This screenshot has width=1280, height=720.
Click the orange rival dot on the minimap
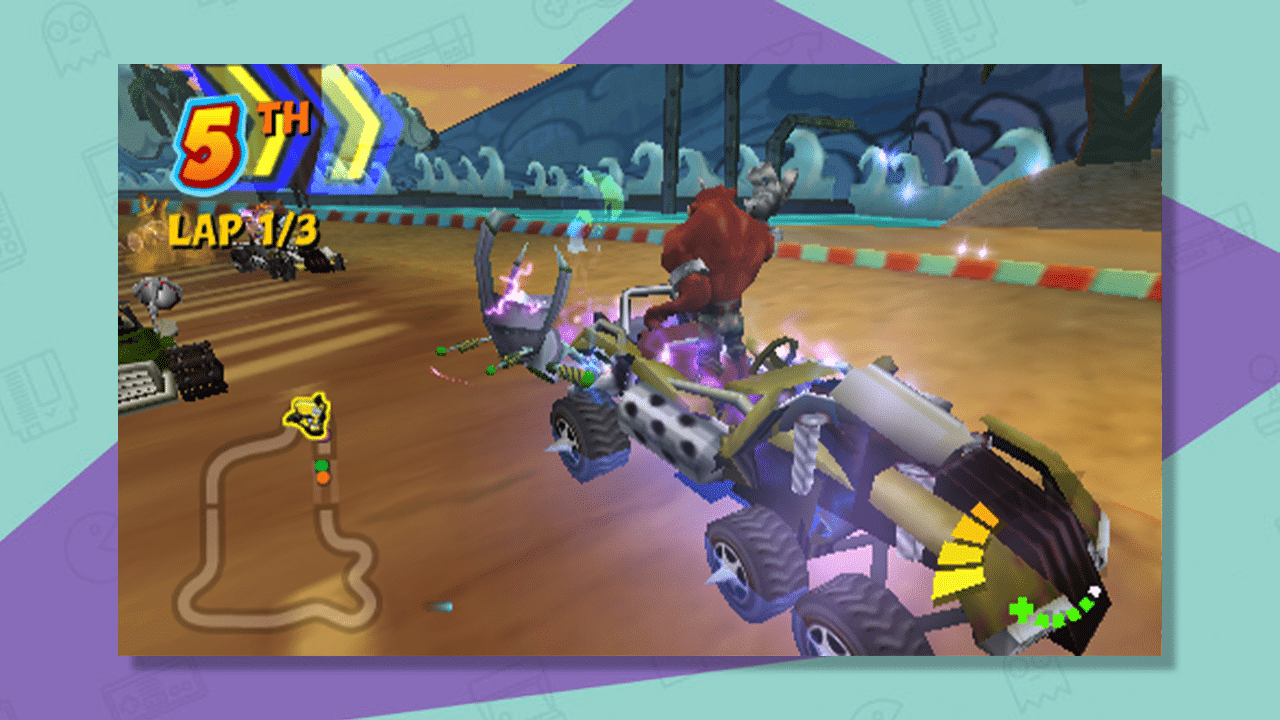click(324, 477)
